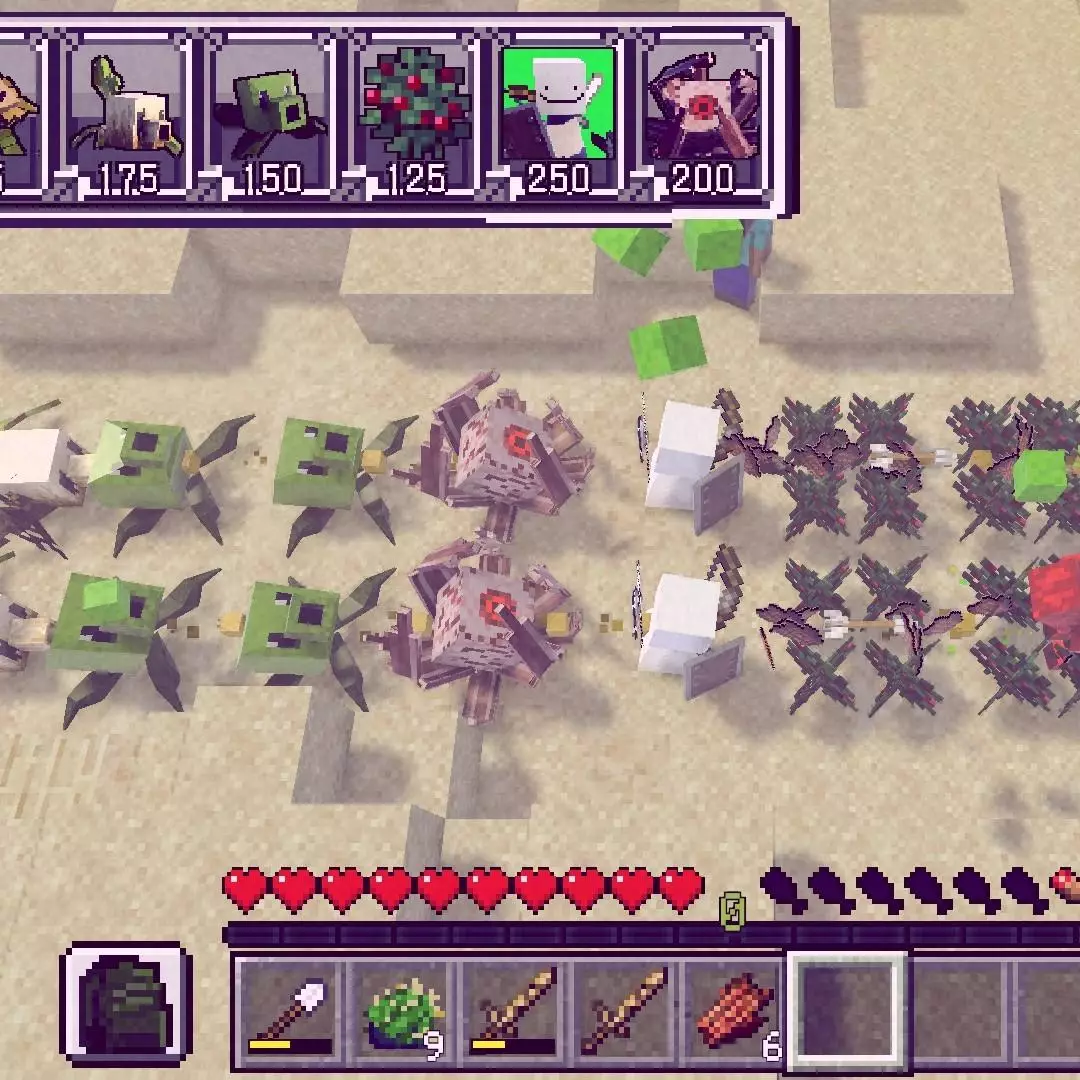Screen dimensions: 1080x1080
Task: Equip the wooden sword without a durability bar
Action: [625, 1011]
